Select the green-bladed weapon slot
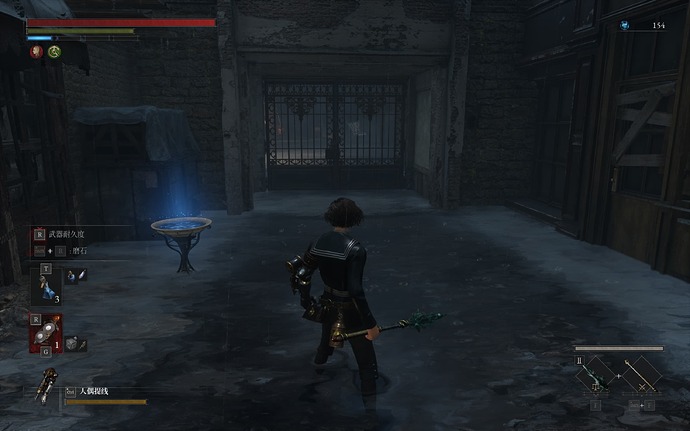The height and width of the screenshot is (431, 690). 596,375
